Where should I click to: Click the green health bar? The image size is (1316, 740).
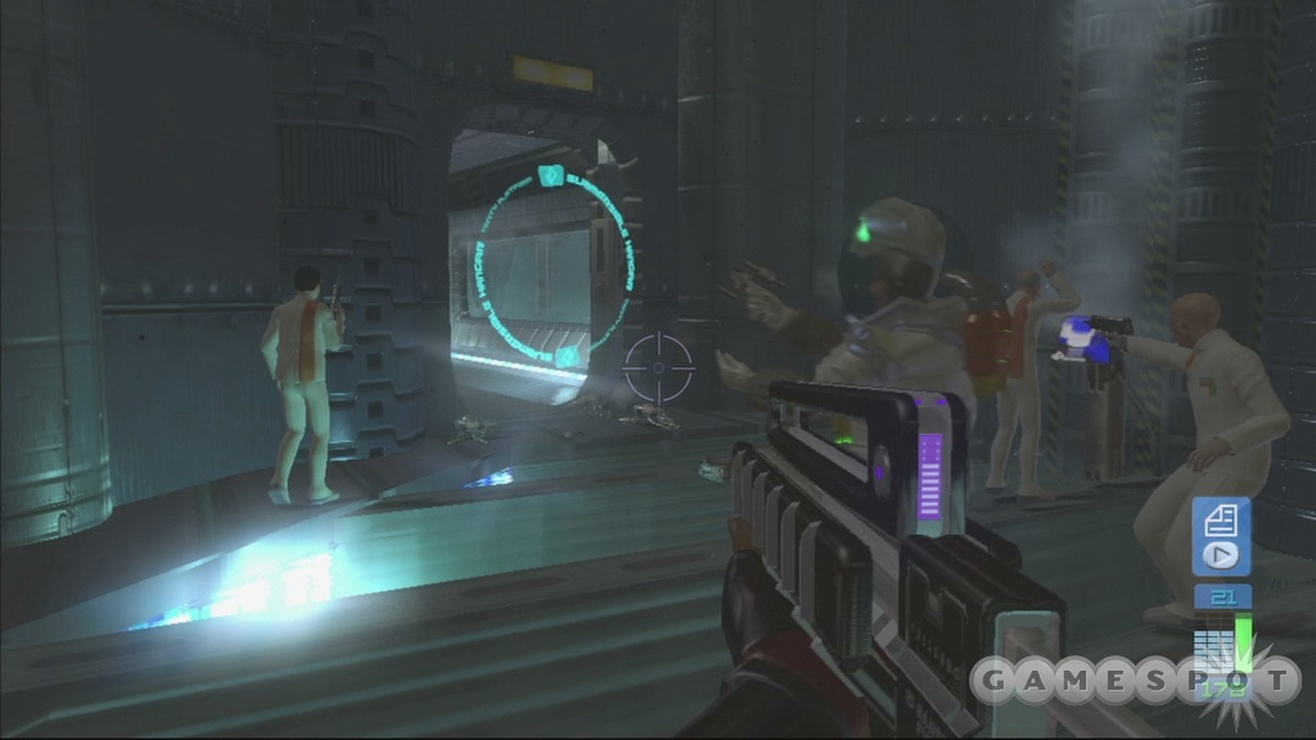(1243, 640)
